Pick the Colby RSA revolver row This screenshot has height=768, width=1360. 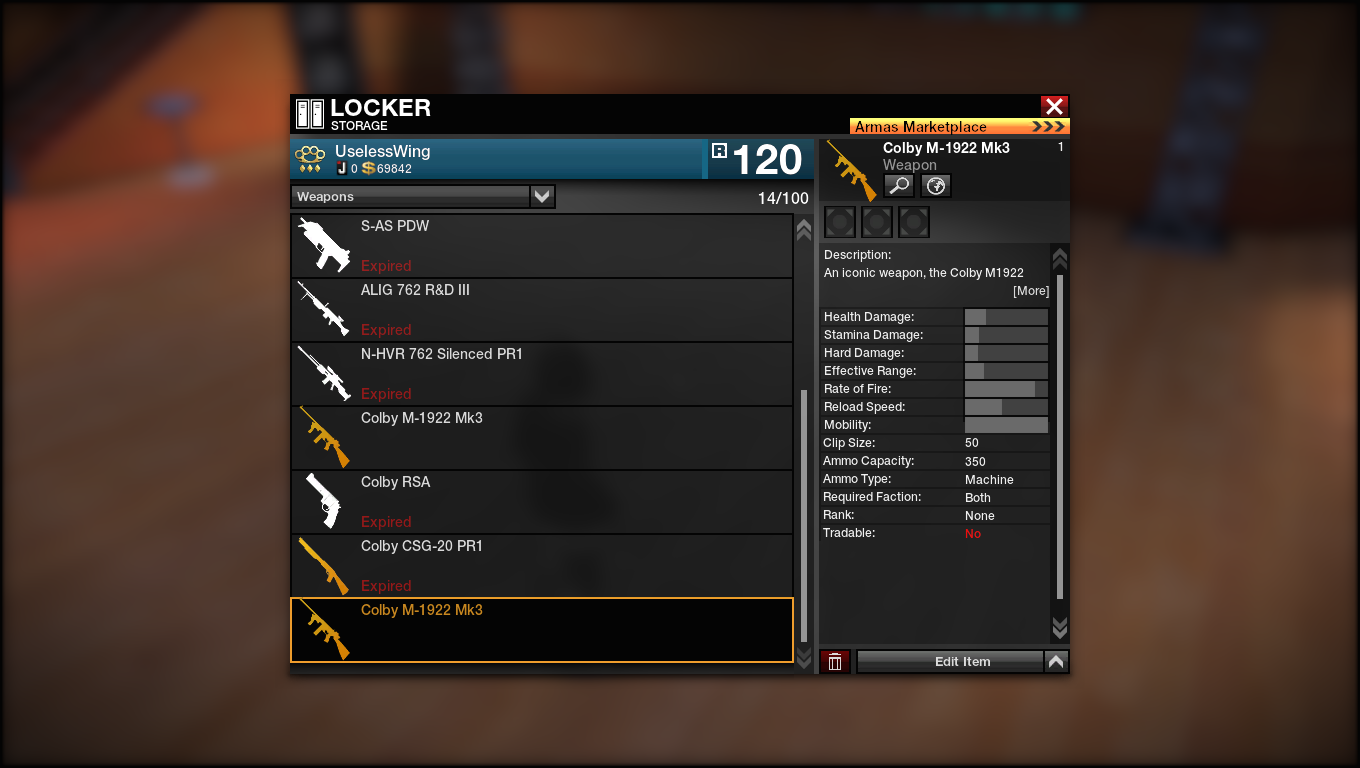click(x=541, y=502)
